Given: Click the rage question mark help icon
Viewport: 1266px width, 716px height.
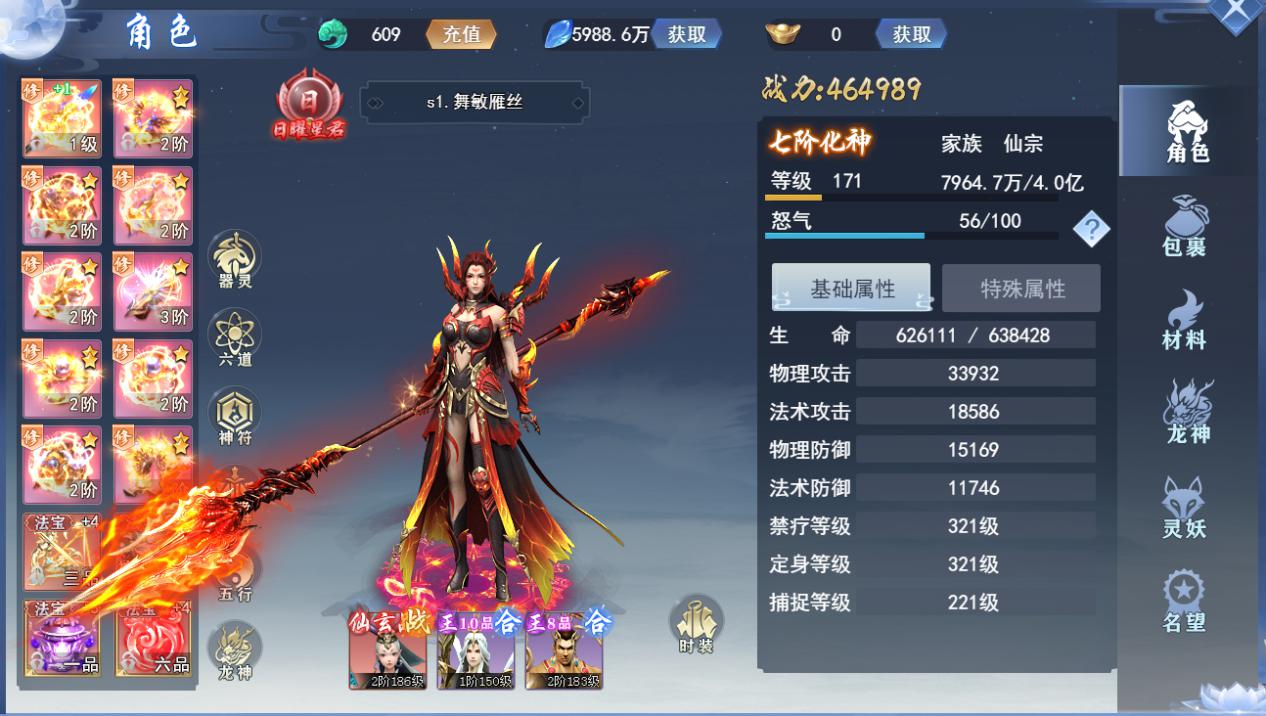Looking at the screenshot, I should pyautogui.click(x=1091, y=230).
